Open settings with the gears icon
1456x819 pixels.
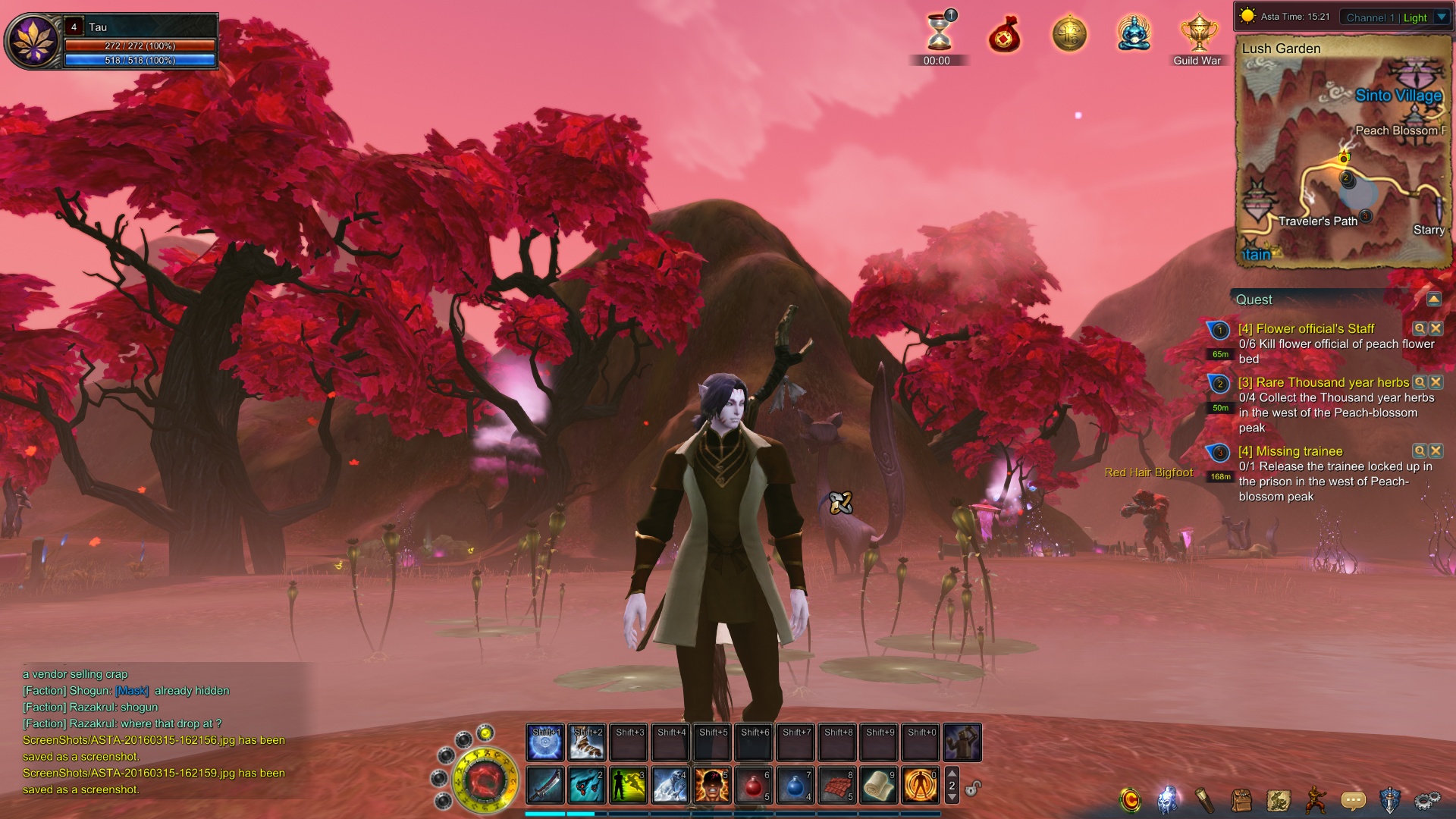pyautogui.click(x=1427, y=800)
